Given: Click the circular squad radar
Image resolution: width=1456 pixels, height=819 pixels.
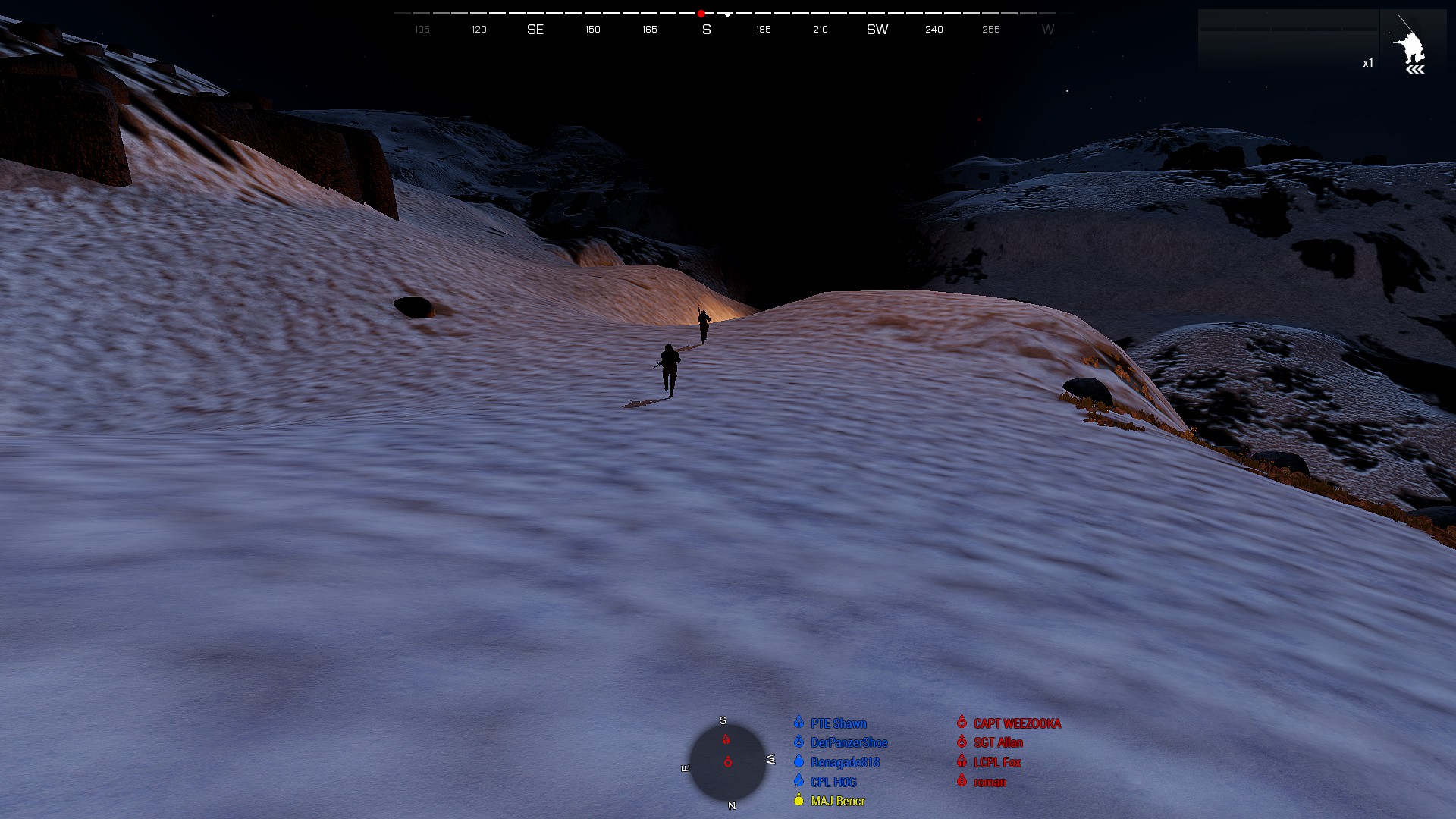Looking at the screenshot, I should [x=727, y=762].
